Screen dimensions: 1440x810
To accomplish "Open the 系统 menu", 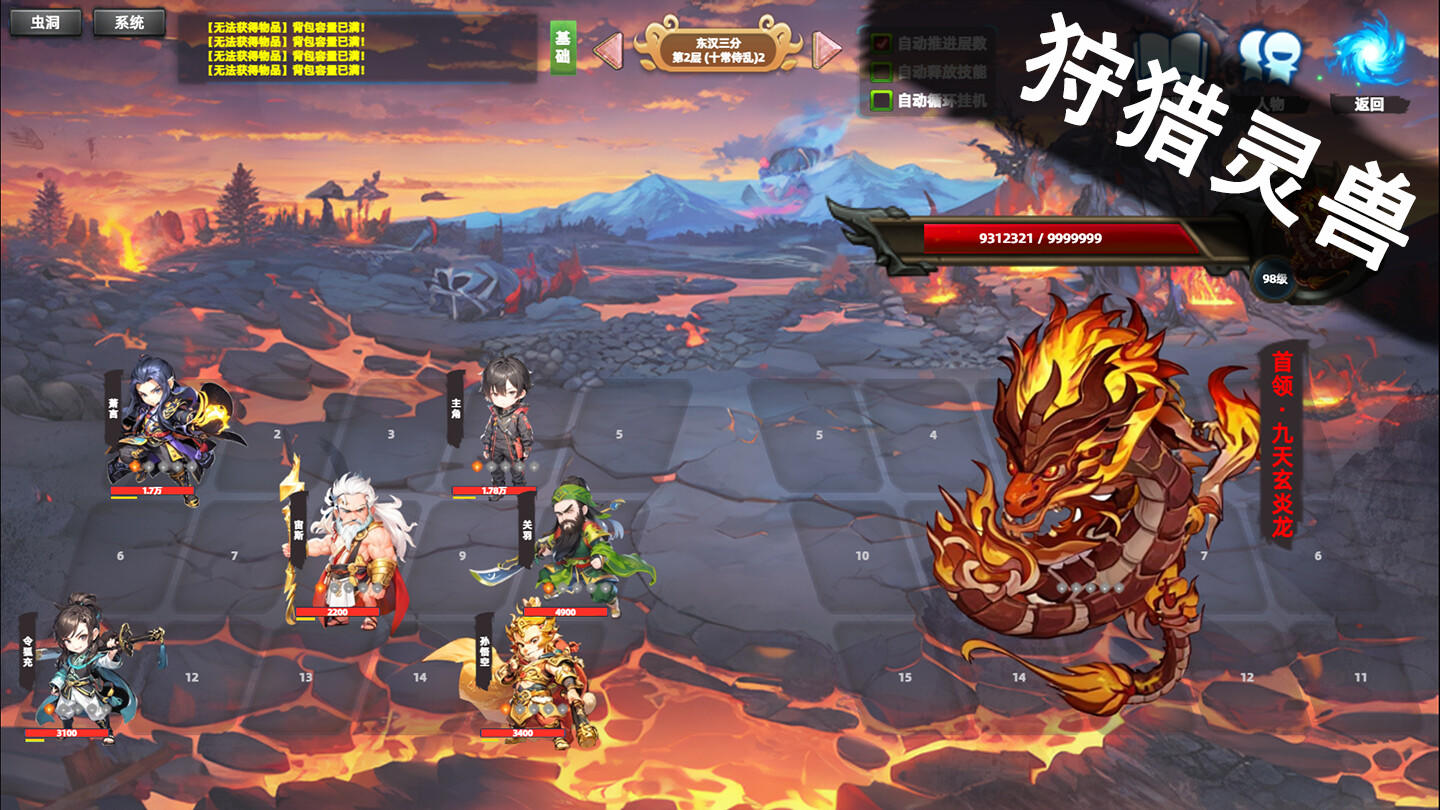I will [x=131, y=23].
